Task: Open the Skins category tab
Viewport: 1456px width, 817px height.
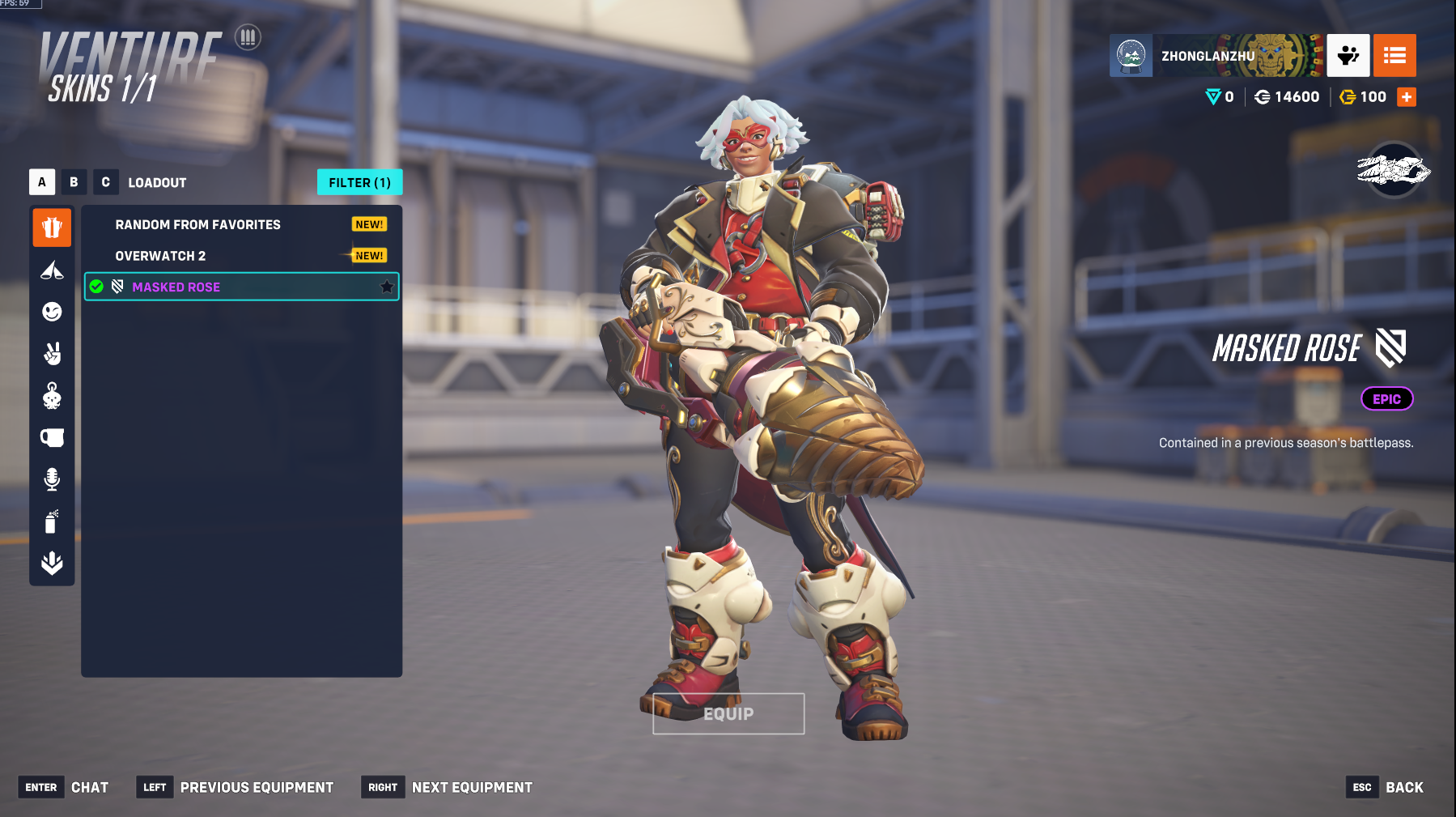Action: 52,228
